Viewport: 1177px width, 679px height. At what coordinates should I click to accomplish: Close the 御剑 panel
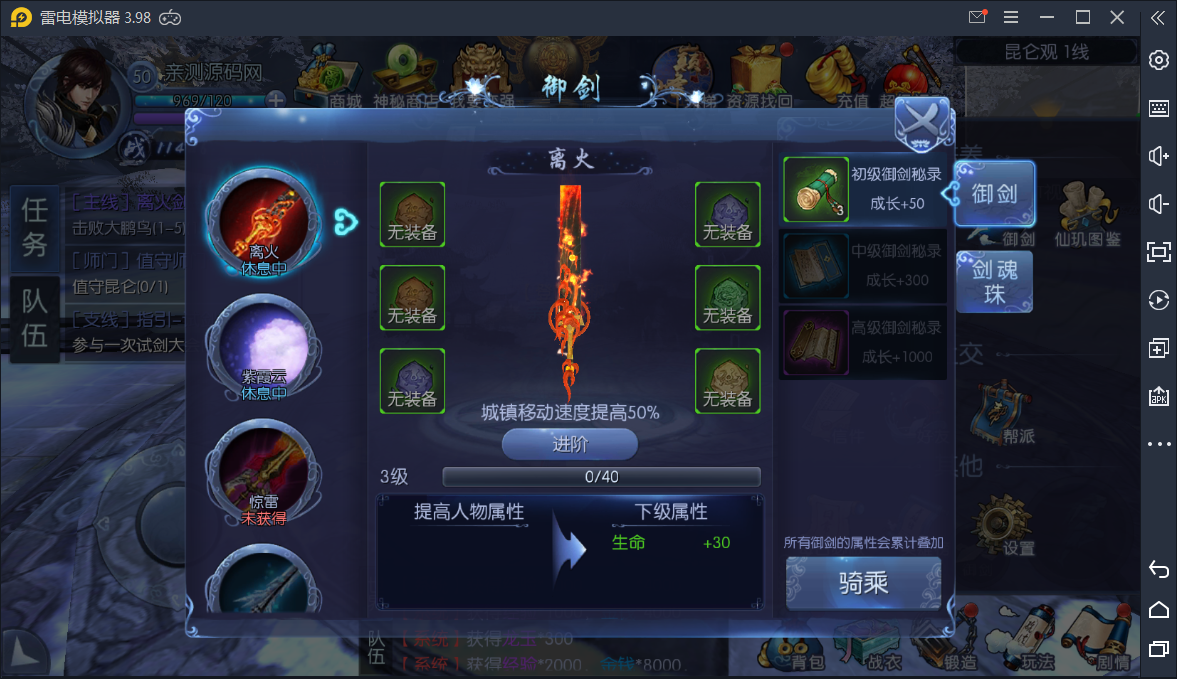(x=921, y=123)
